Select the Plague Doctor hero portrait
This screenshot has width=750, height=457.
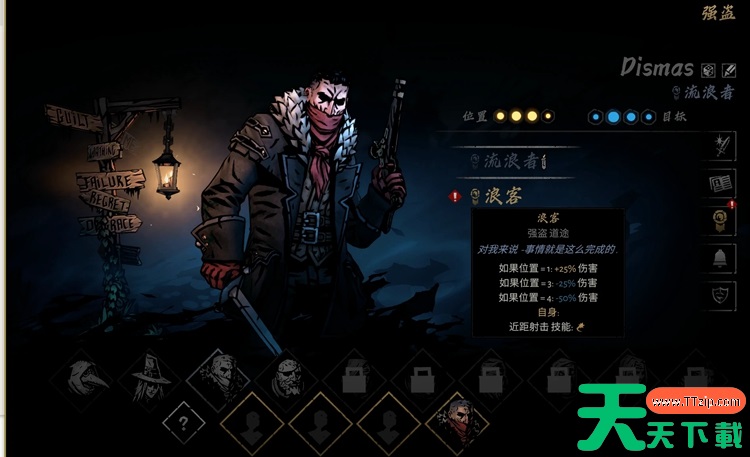pyautogui.click(x=82, y=378)
